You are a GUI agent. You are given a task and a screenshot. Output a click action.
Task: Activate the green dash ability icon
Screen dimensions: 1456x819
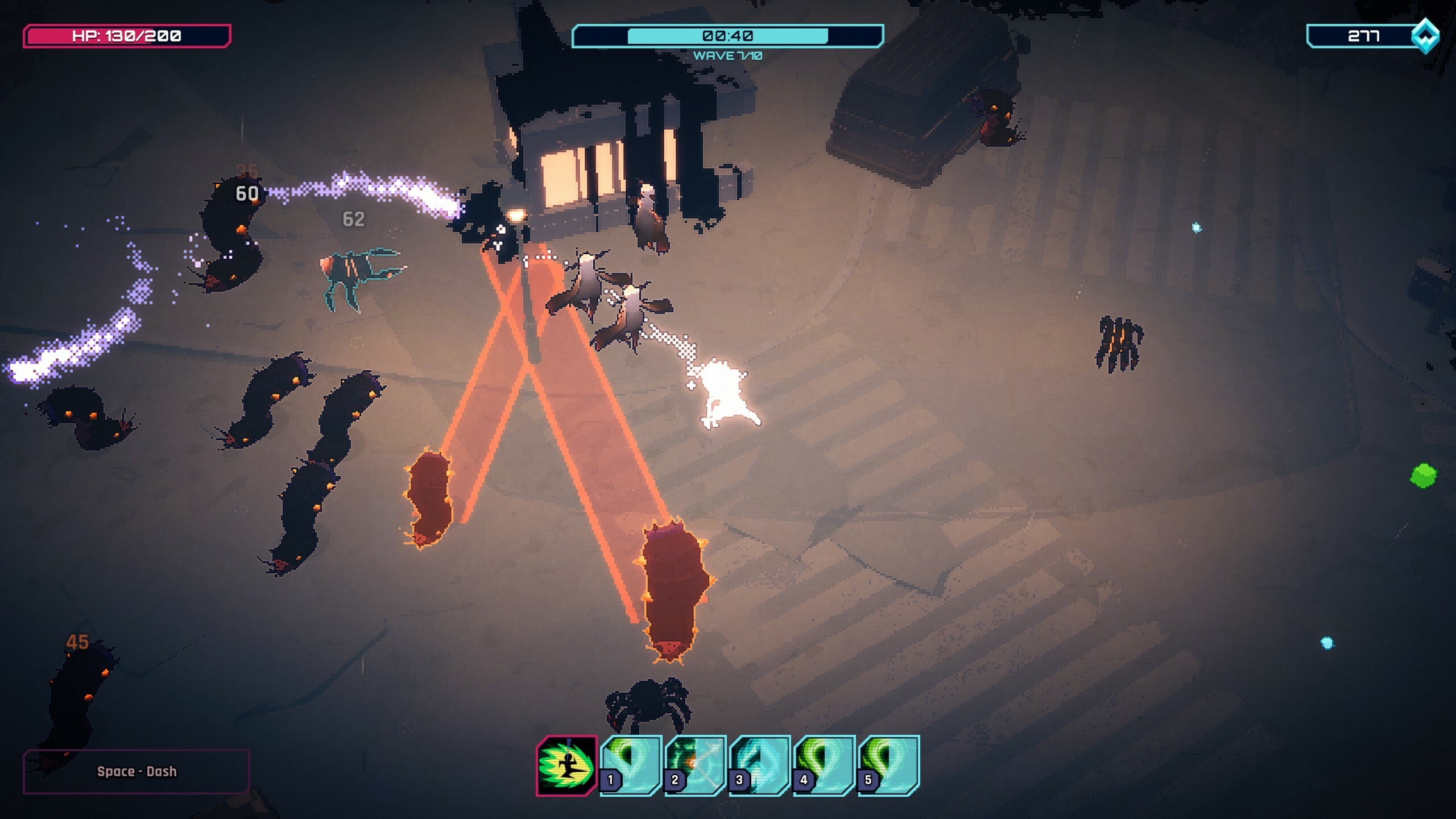pyautogui.click(x=566, y=766)
